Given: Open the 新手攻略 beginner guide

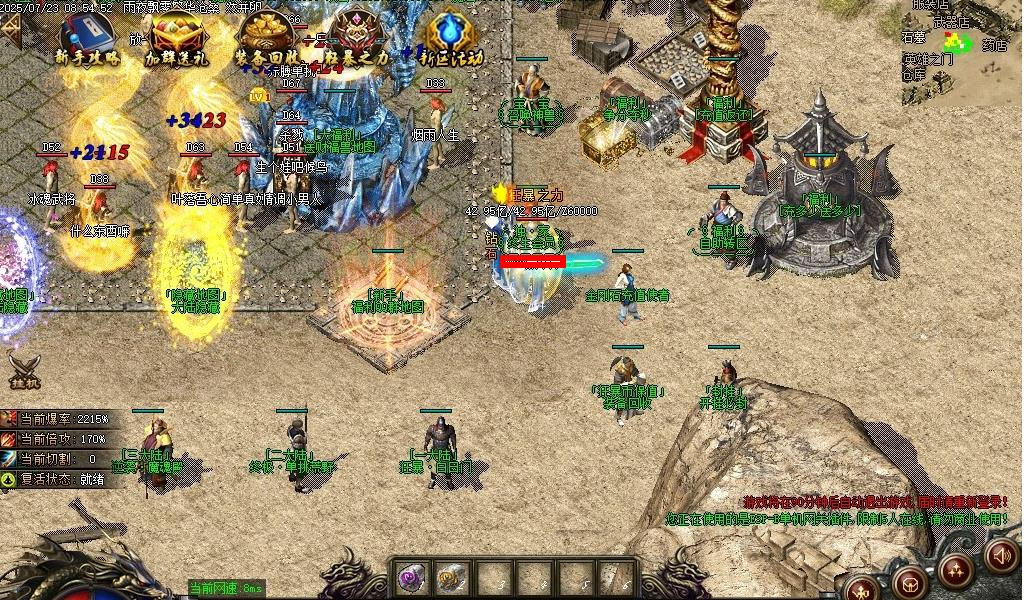Looking at the screenshot, I should [x=87, y=37].
